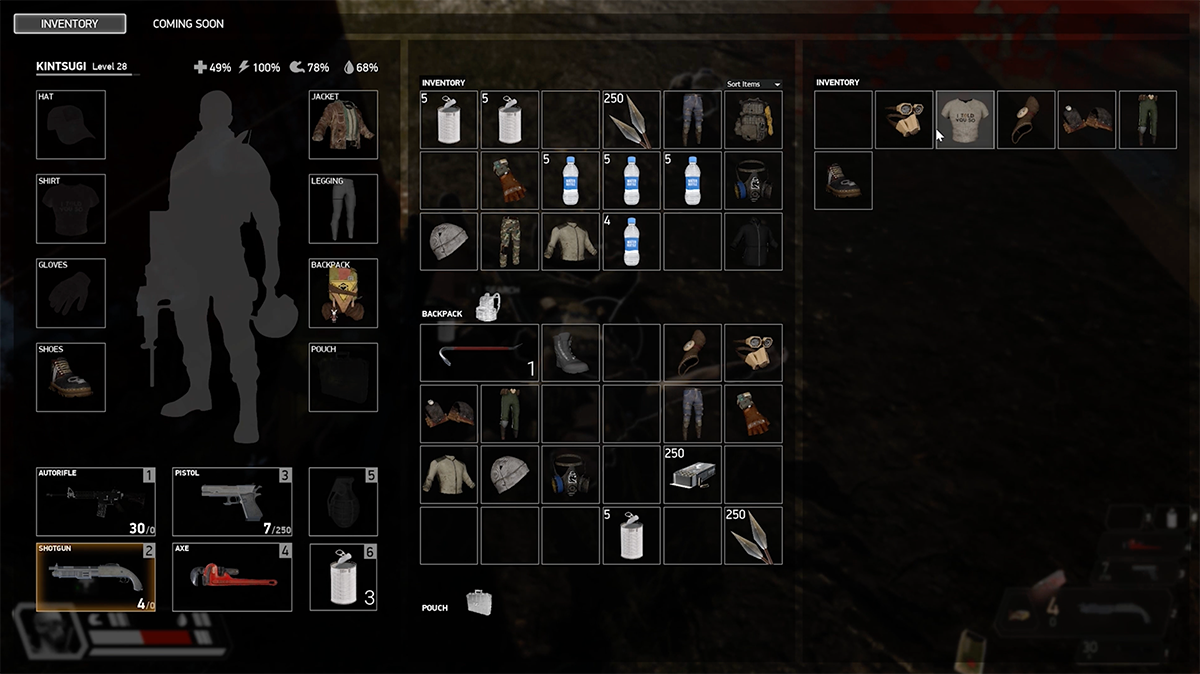The image size is (1200, 674).
Task: Click the equipped Backpack slot
Action: click(x=343, y=293)
